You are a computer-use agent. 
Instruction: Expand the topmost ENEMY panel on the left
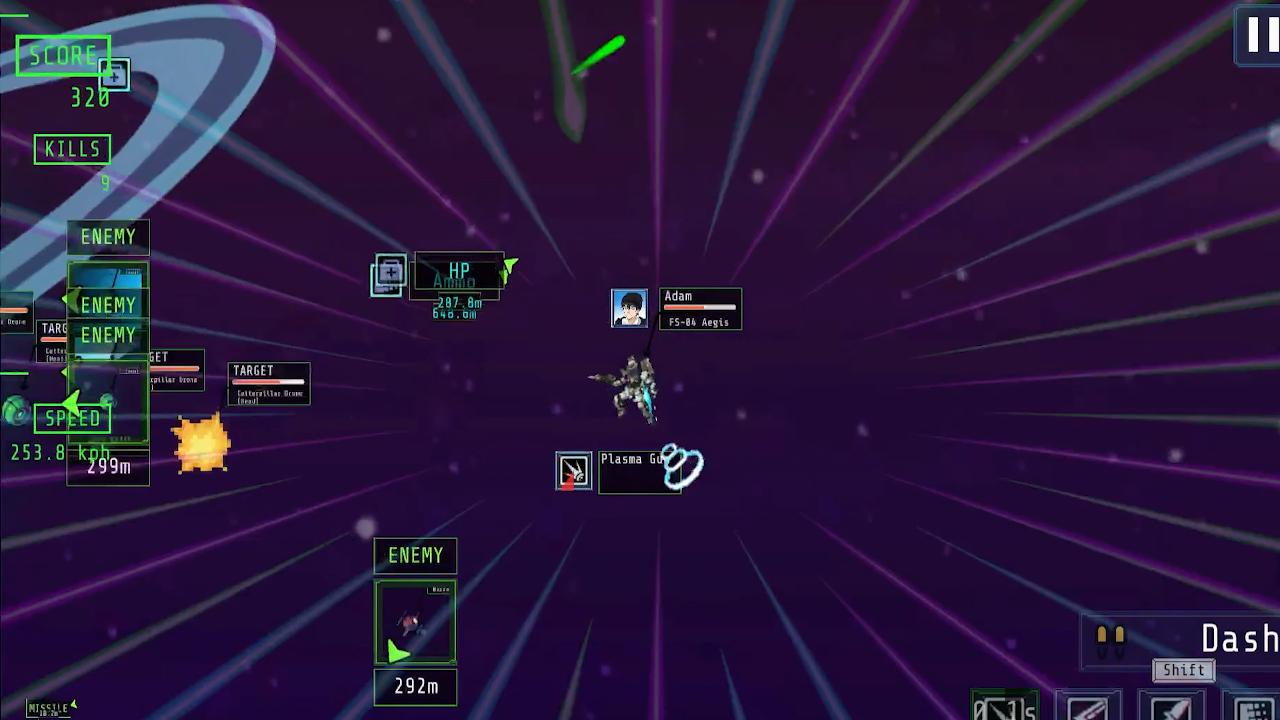[108, 237]
